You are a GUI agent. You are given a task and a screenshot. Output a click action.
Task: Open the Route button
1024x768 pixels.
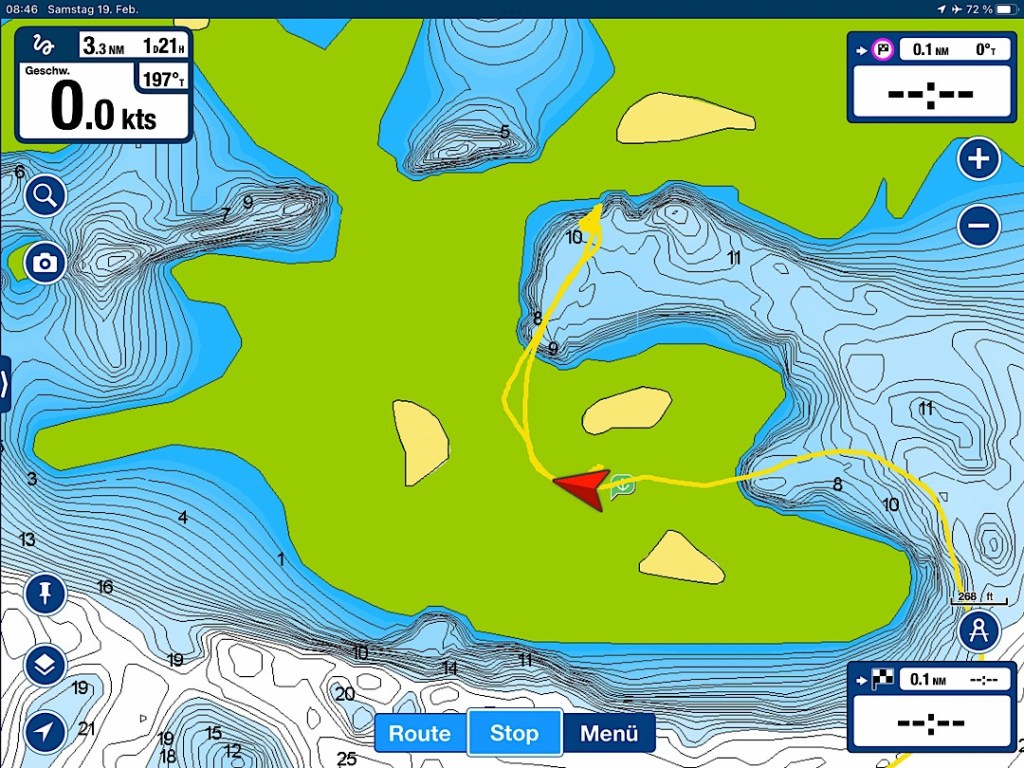(x=420, y=733)
